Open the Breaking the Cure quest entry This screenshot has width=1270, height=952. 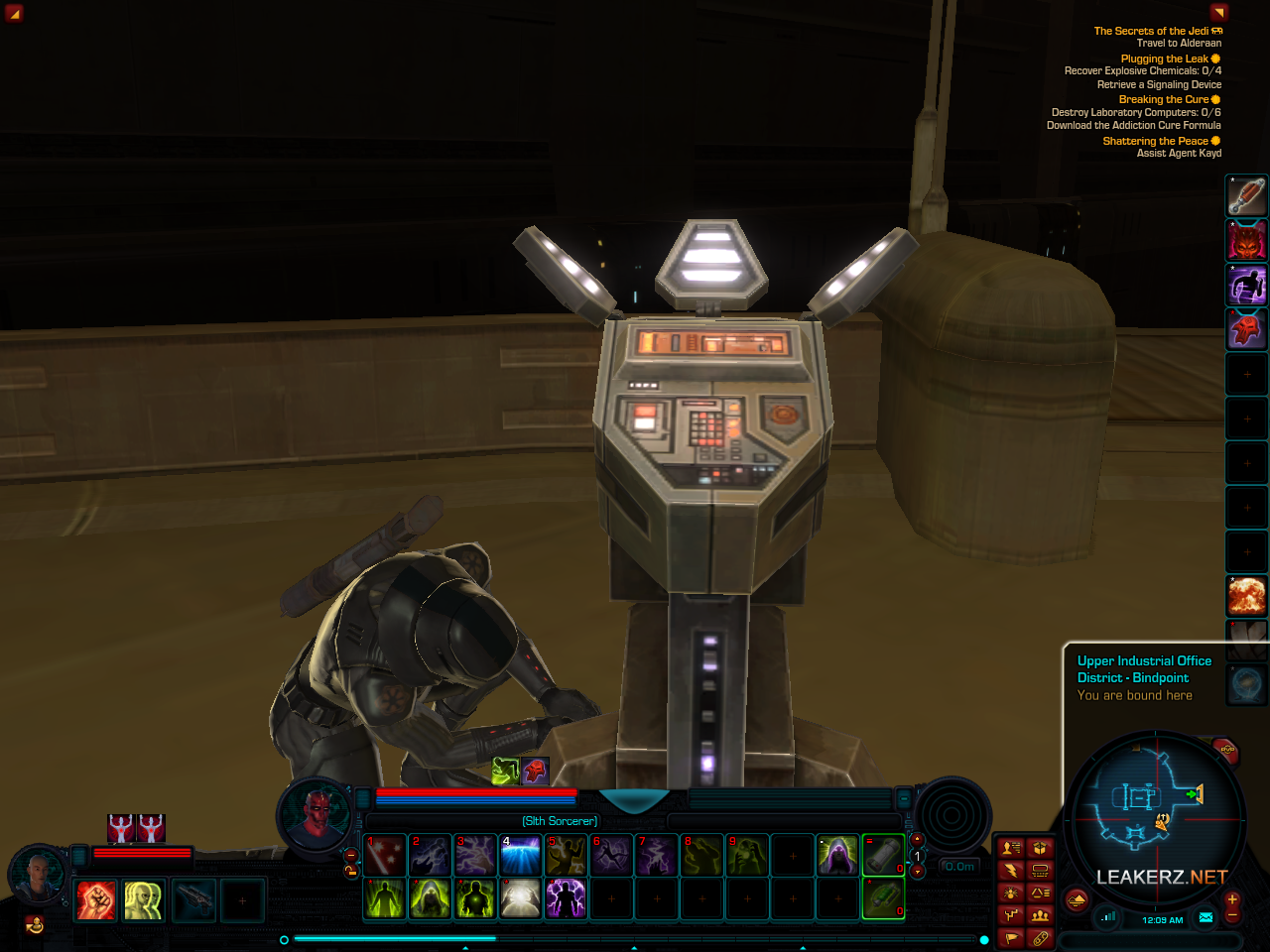pyautogui.click(x=1164, y=99)
